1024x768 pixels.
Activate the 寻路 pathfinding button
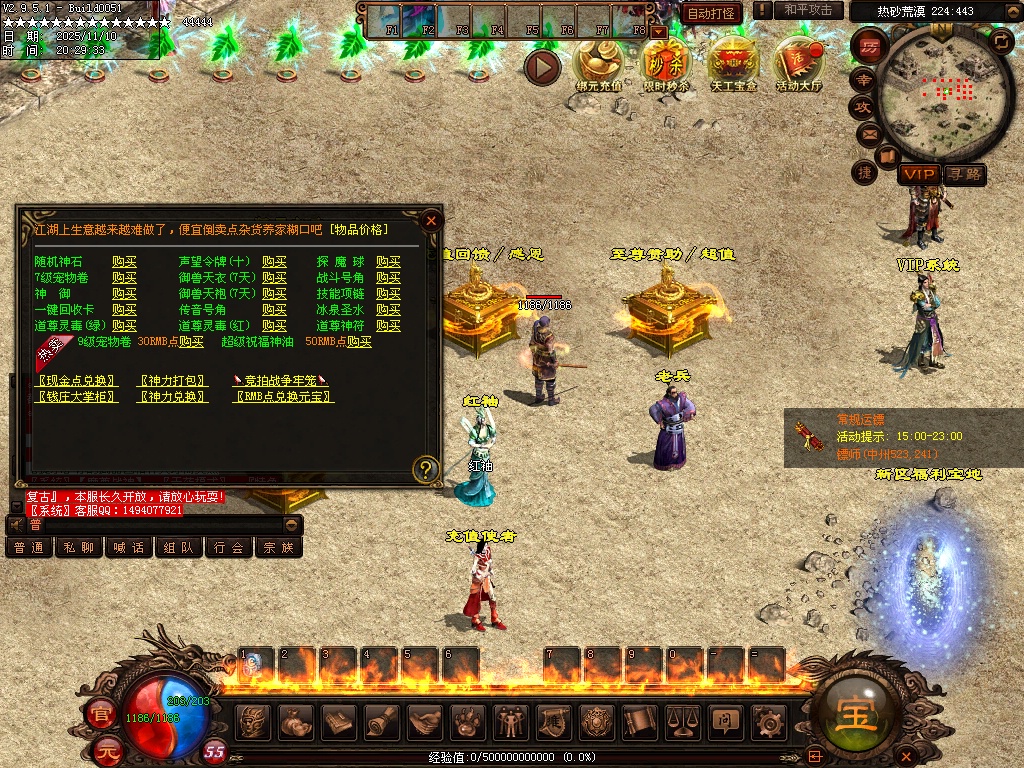[x=965, y=175]
